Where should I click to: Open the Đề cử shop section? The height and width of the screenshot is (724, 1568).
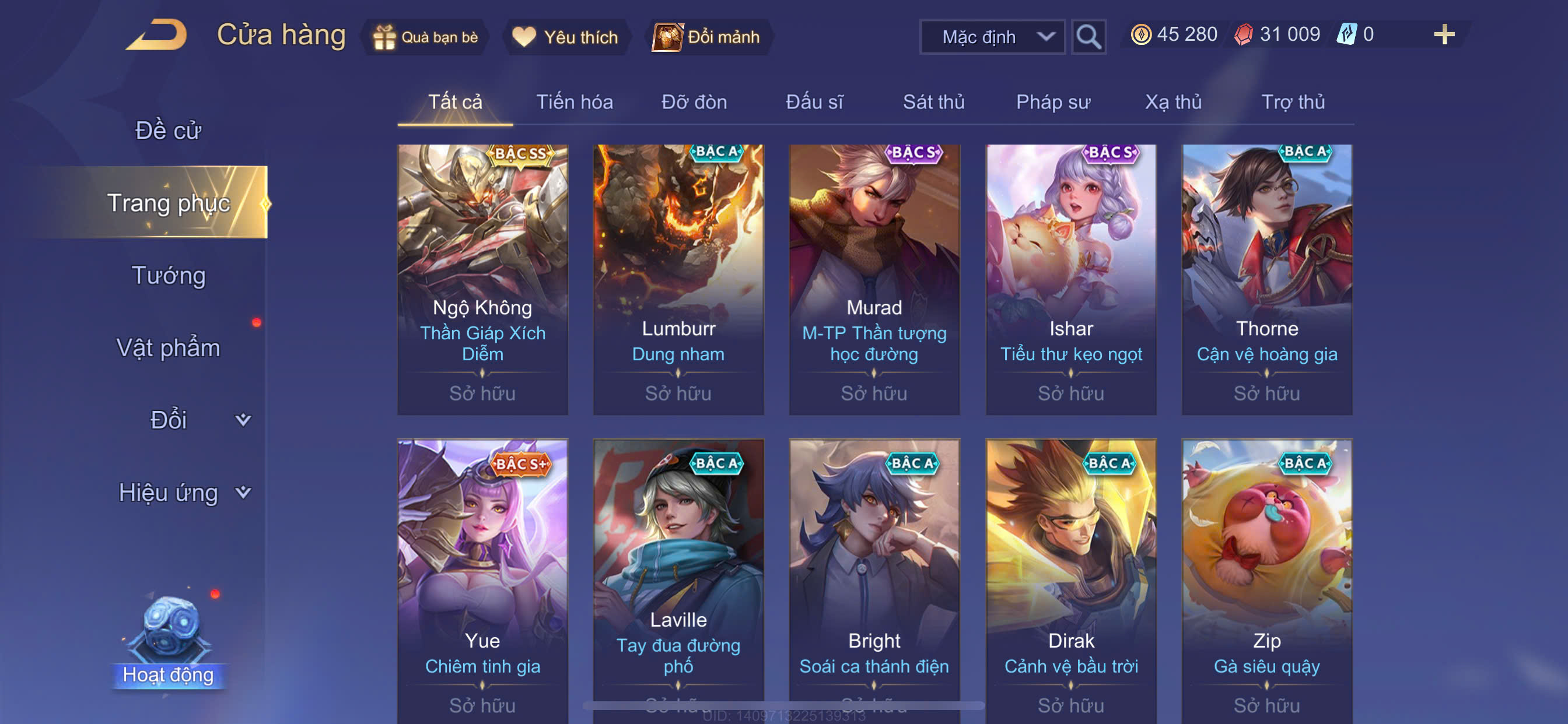pyautogui.click(x=168, y=131)
